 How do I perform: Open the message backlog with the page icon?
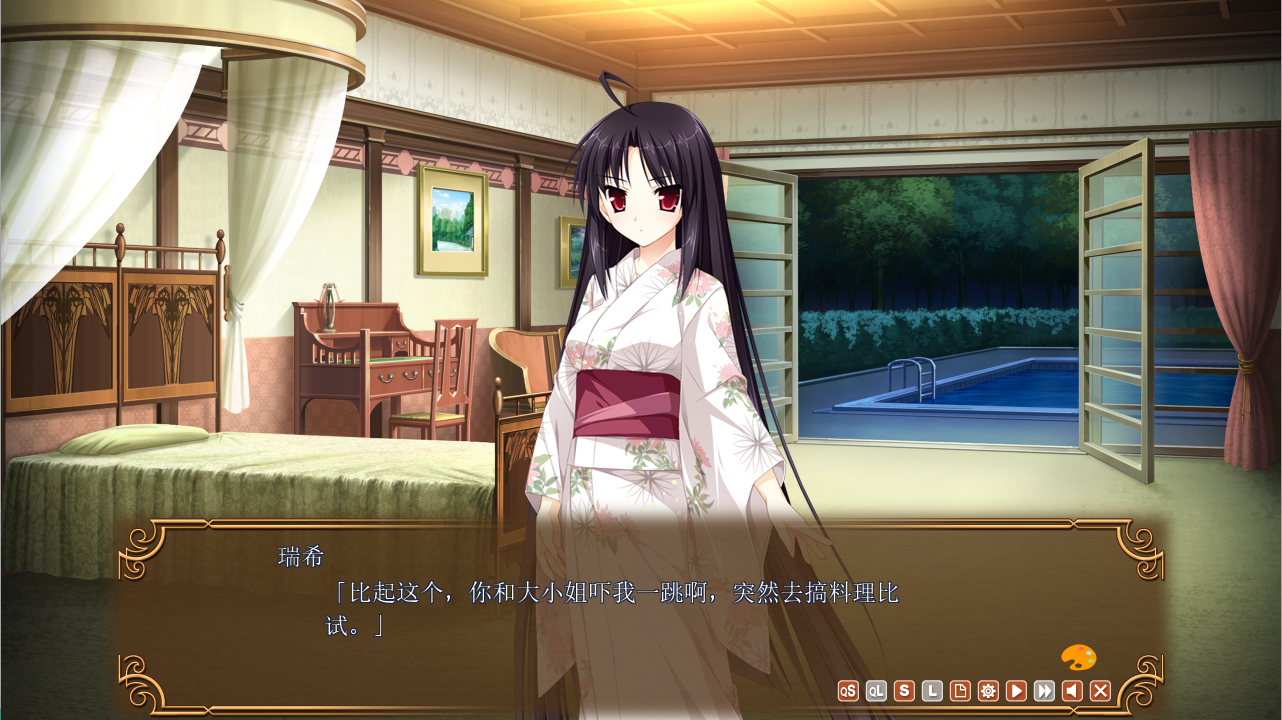960,691
